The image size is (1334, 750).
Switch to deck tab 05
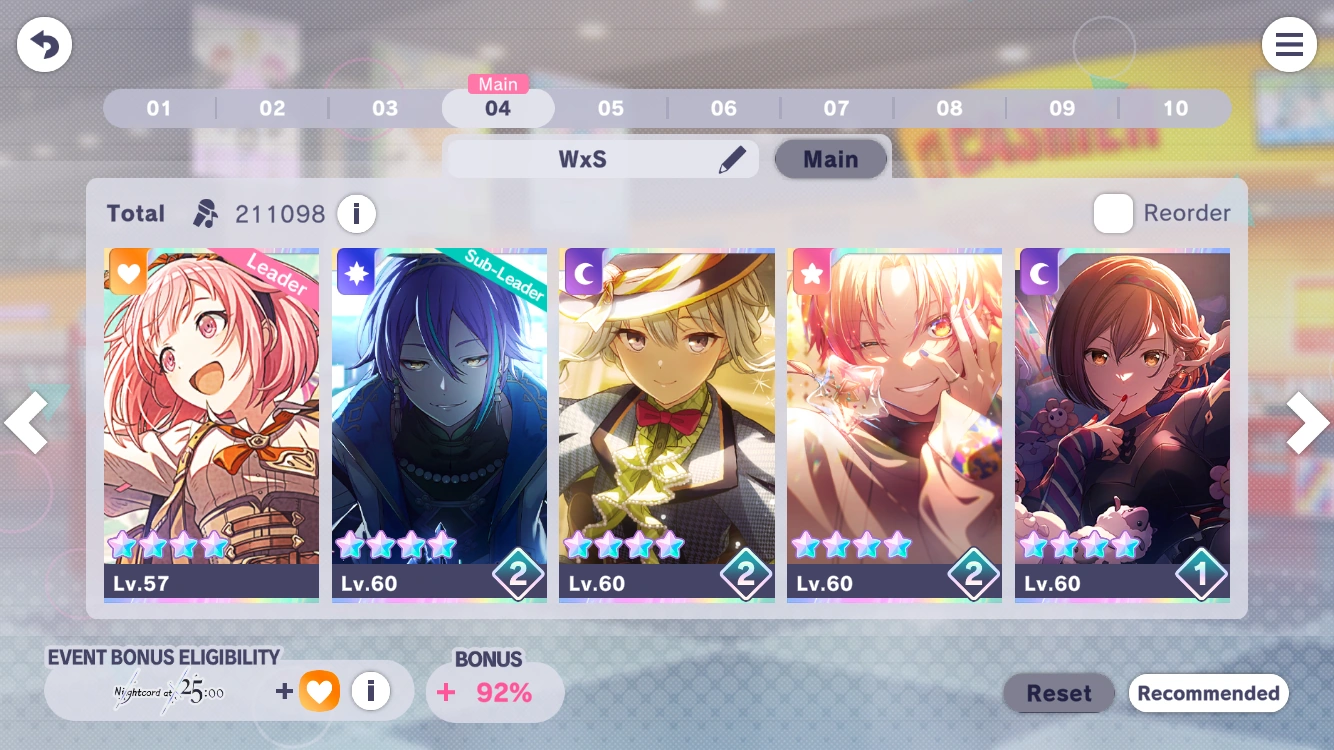611,108
